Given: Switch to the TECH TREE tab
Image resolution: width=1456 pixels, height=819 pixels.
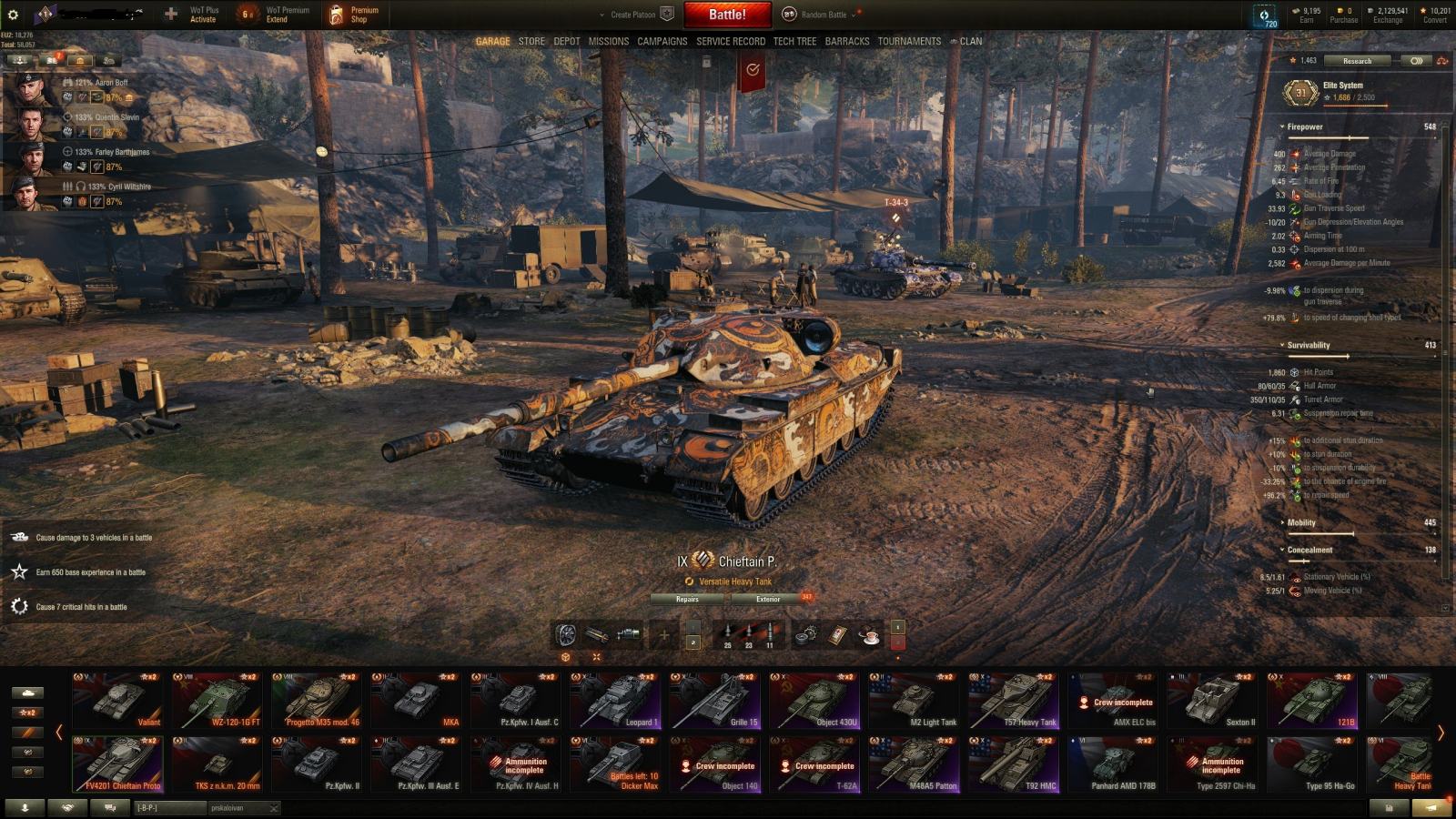Looking at the screenshot, I should (794, 41).
